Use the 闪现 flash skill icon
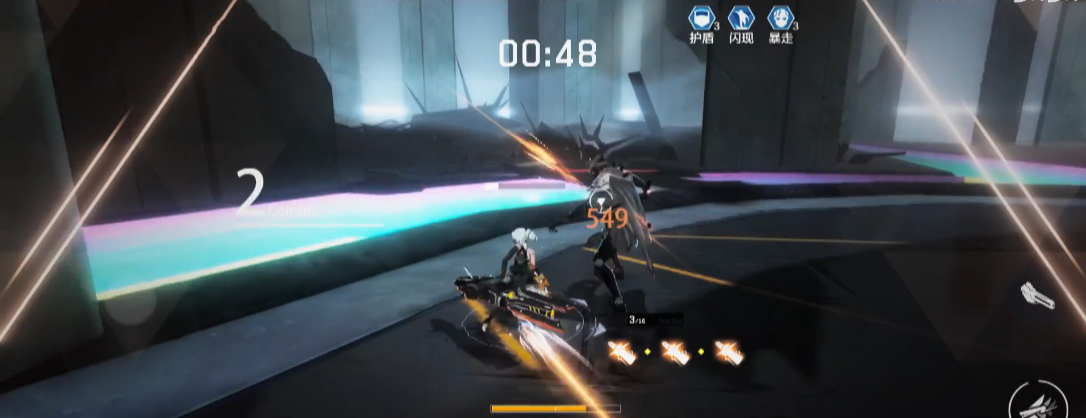Screen dimensions: 1086x418 click(740, 17)
